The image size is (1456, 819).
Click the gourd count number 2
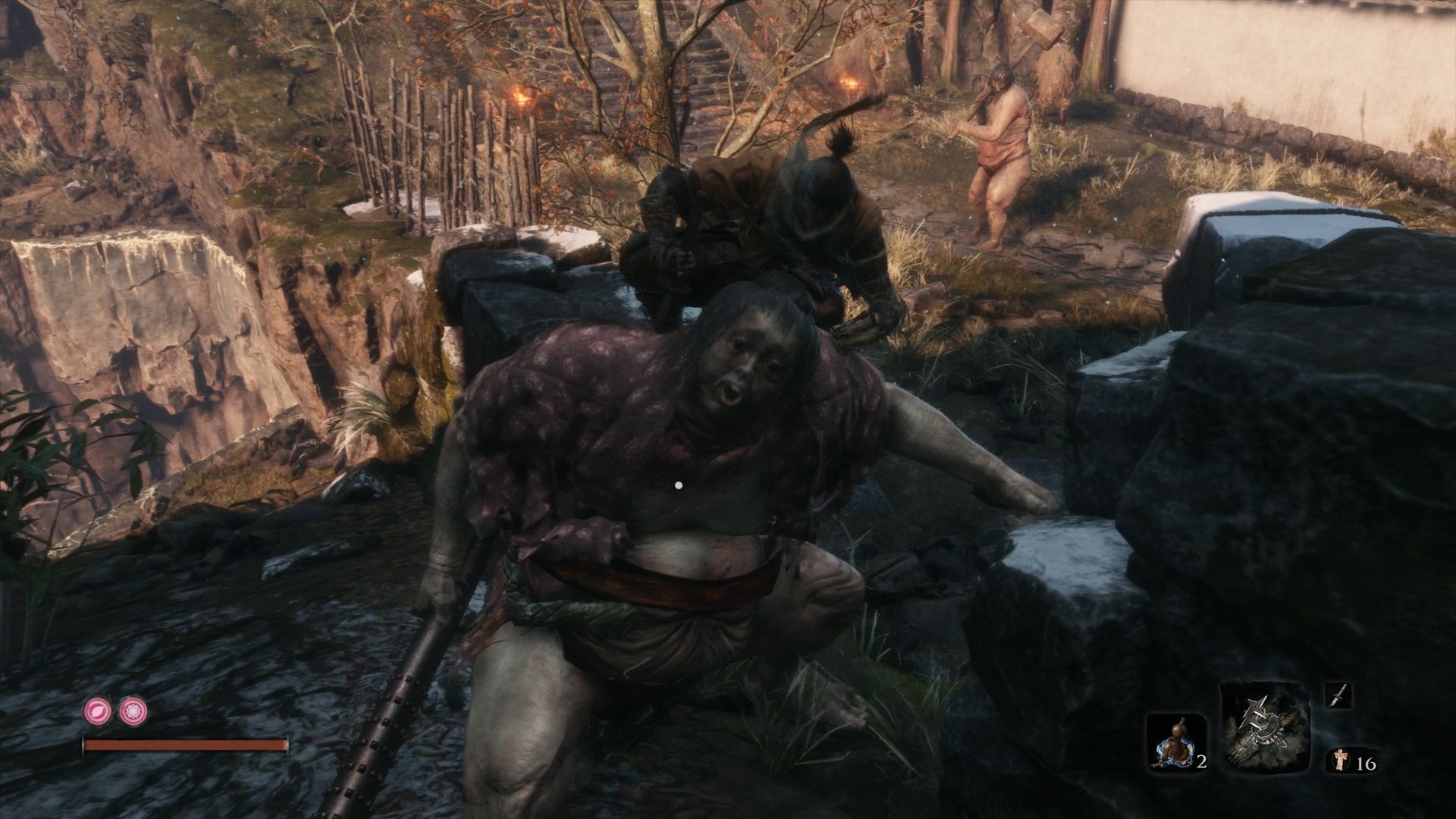pos(1203,762)
